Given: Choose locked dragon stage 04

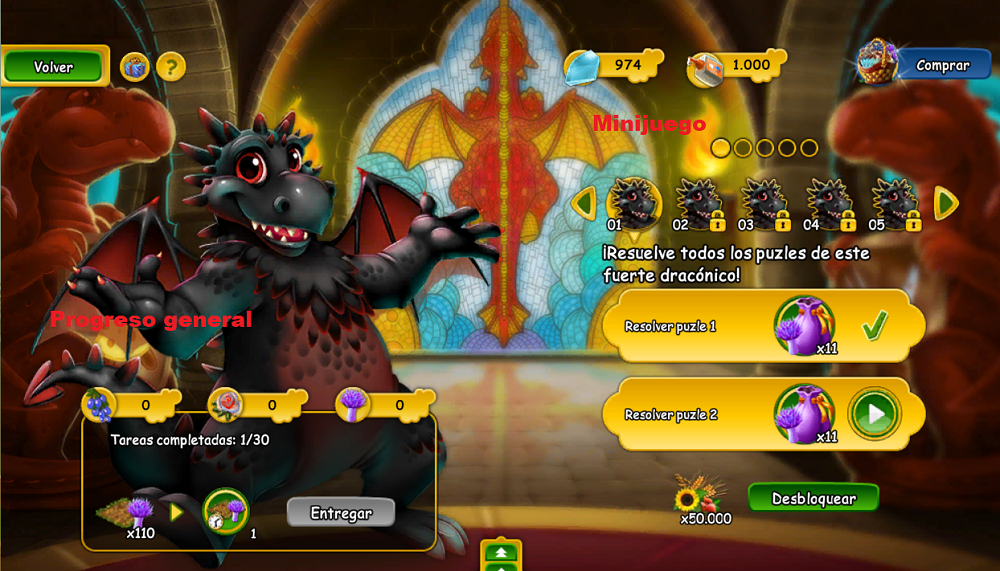Looking at the screenshot, I should tap(830, 203).
